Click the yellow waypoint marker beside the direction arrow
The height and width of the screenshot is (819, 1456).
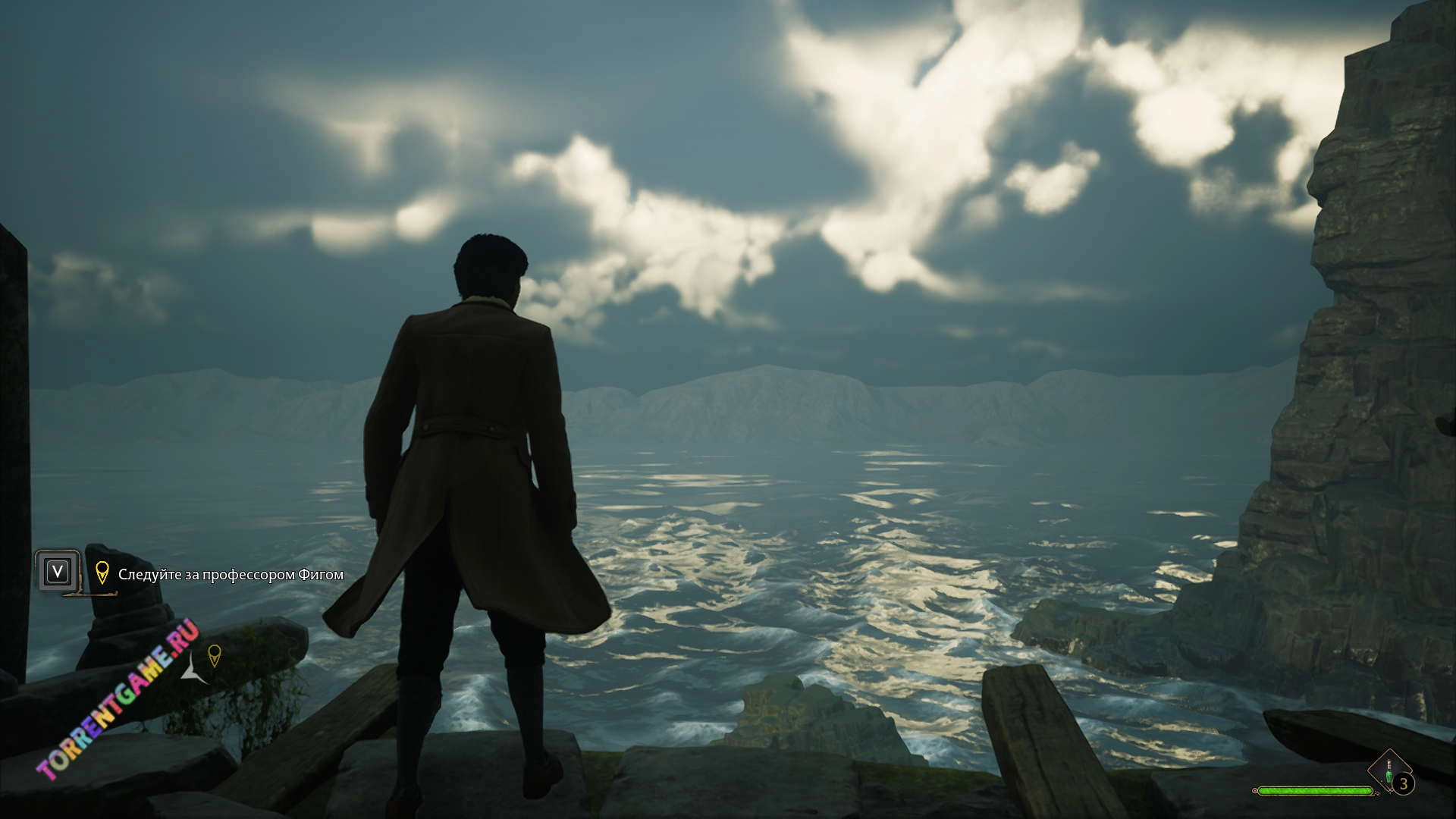click(215, 655)
